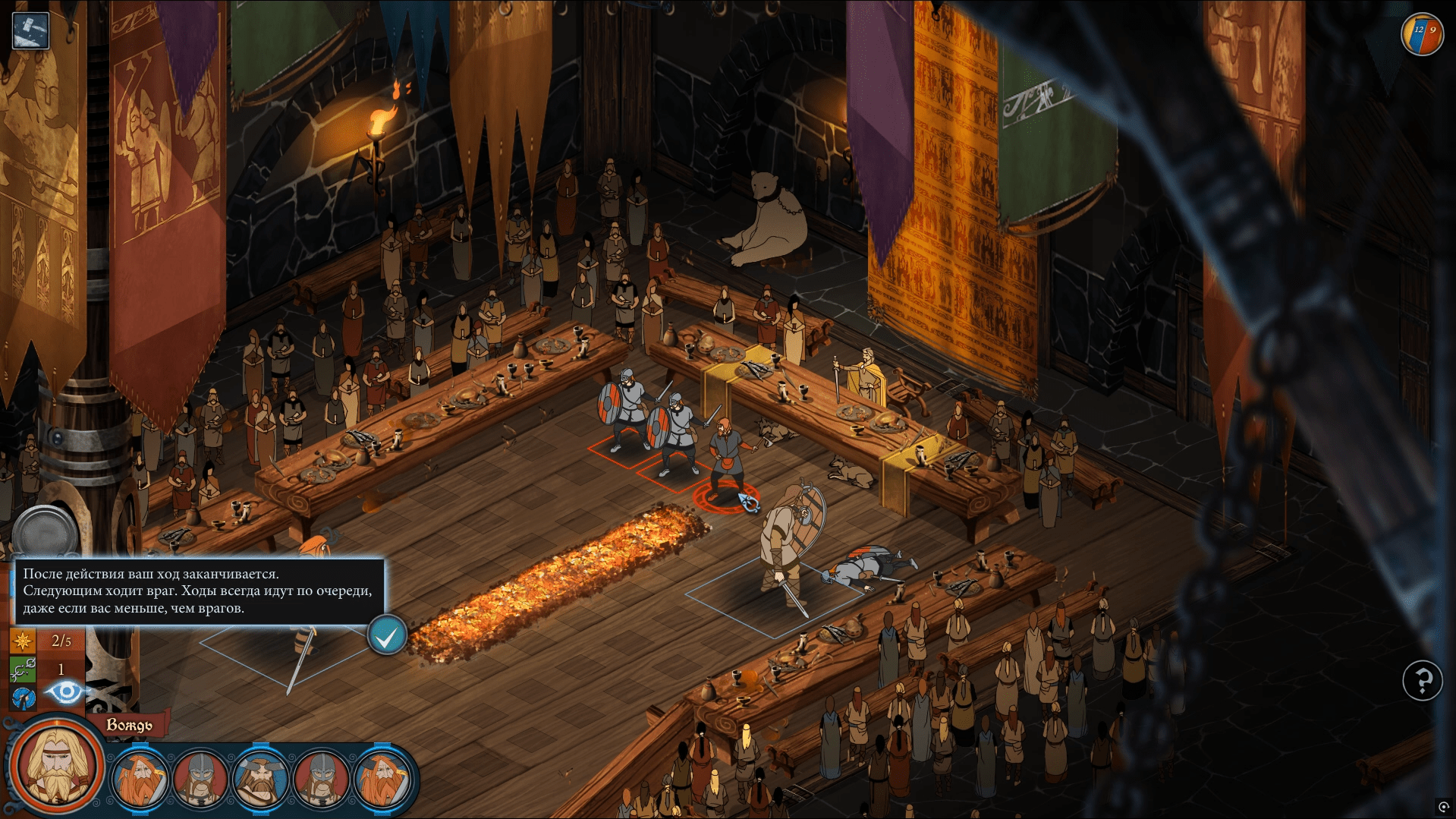Image resolution: width=1456 pixels, height=819 pixels.
Task: Open the hammer menu icon
Action: [31, 31]
